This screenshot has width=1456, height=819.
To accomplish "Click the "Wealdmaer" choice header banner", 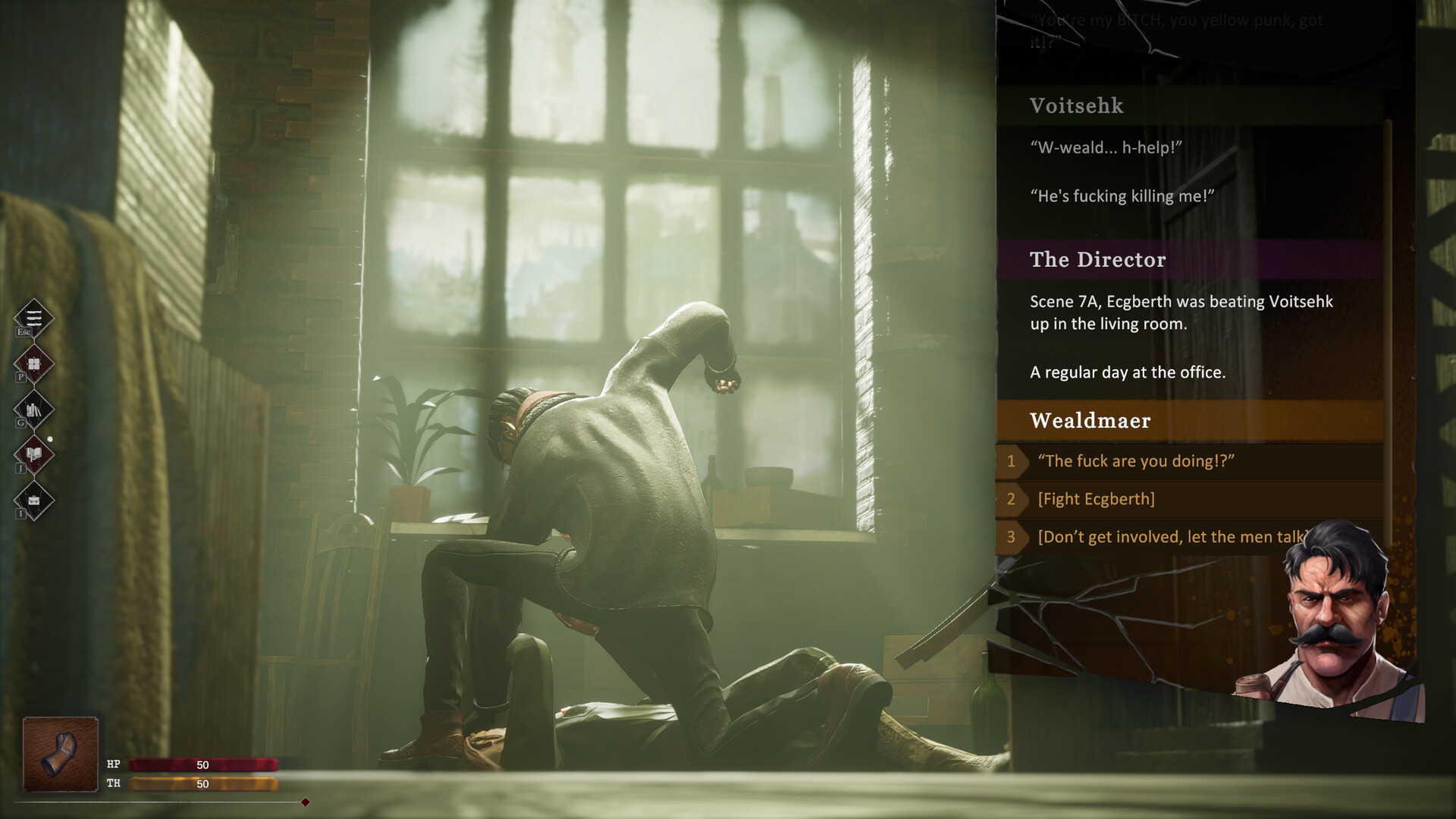I will [1090, 421].
